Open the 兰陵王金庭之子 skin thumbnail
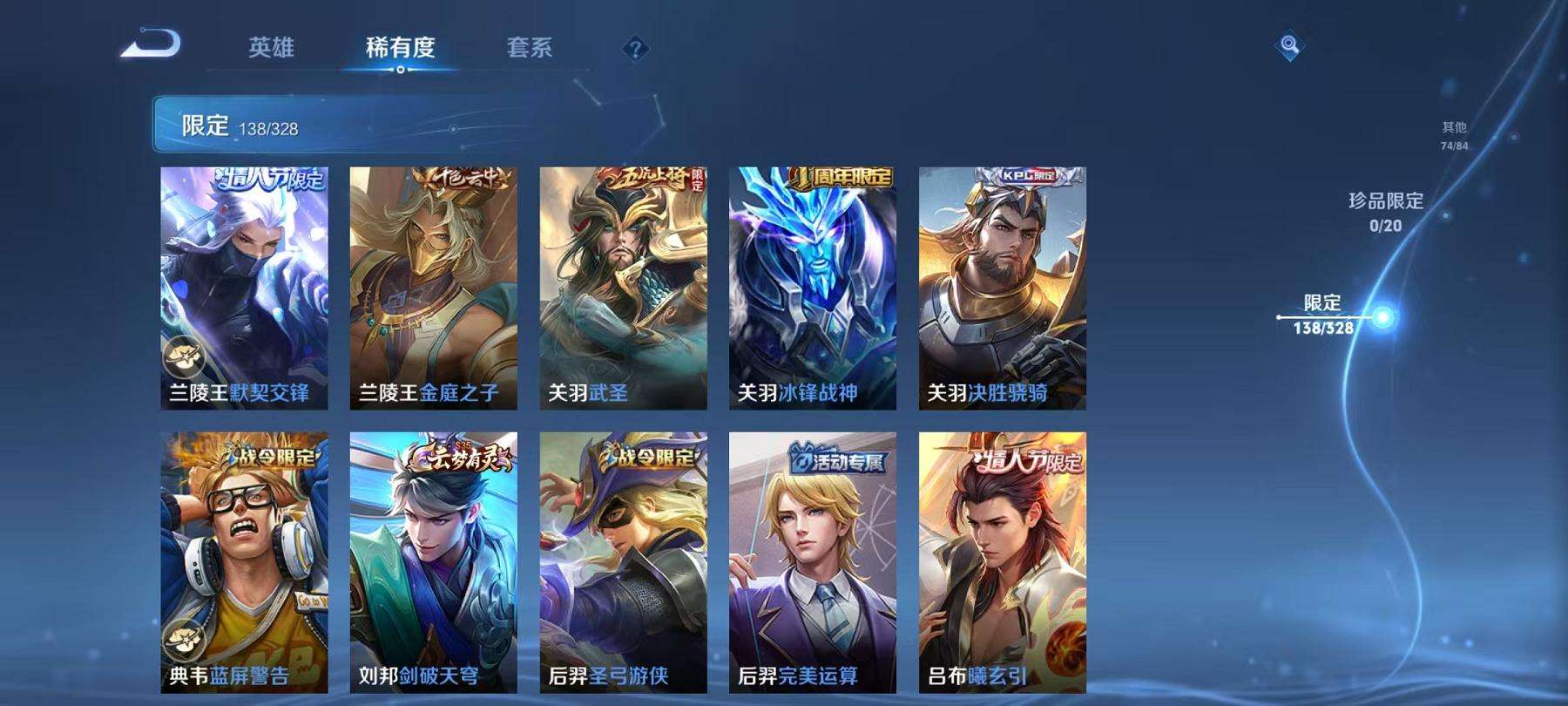The image size is (1568, 706). (434, 288)
